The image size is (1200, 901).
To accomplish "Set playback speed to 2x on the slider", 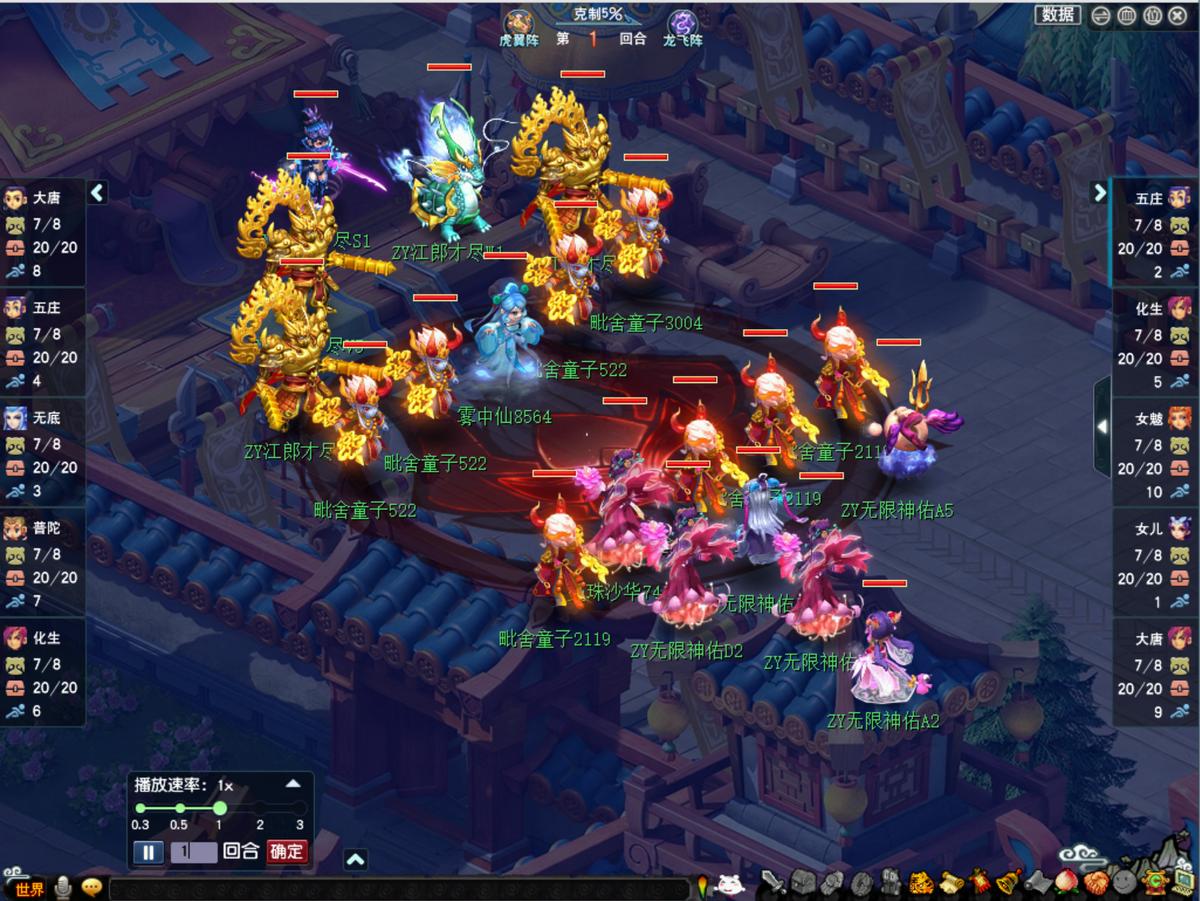I will pyautogui.click(x=260, y=808).
